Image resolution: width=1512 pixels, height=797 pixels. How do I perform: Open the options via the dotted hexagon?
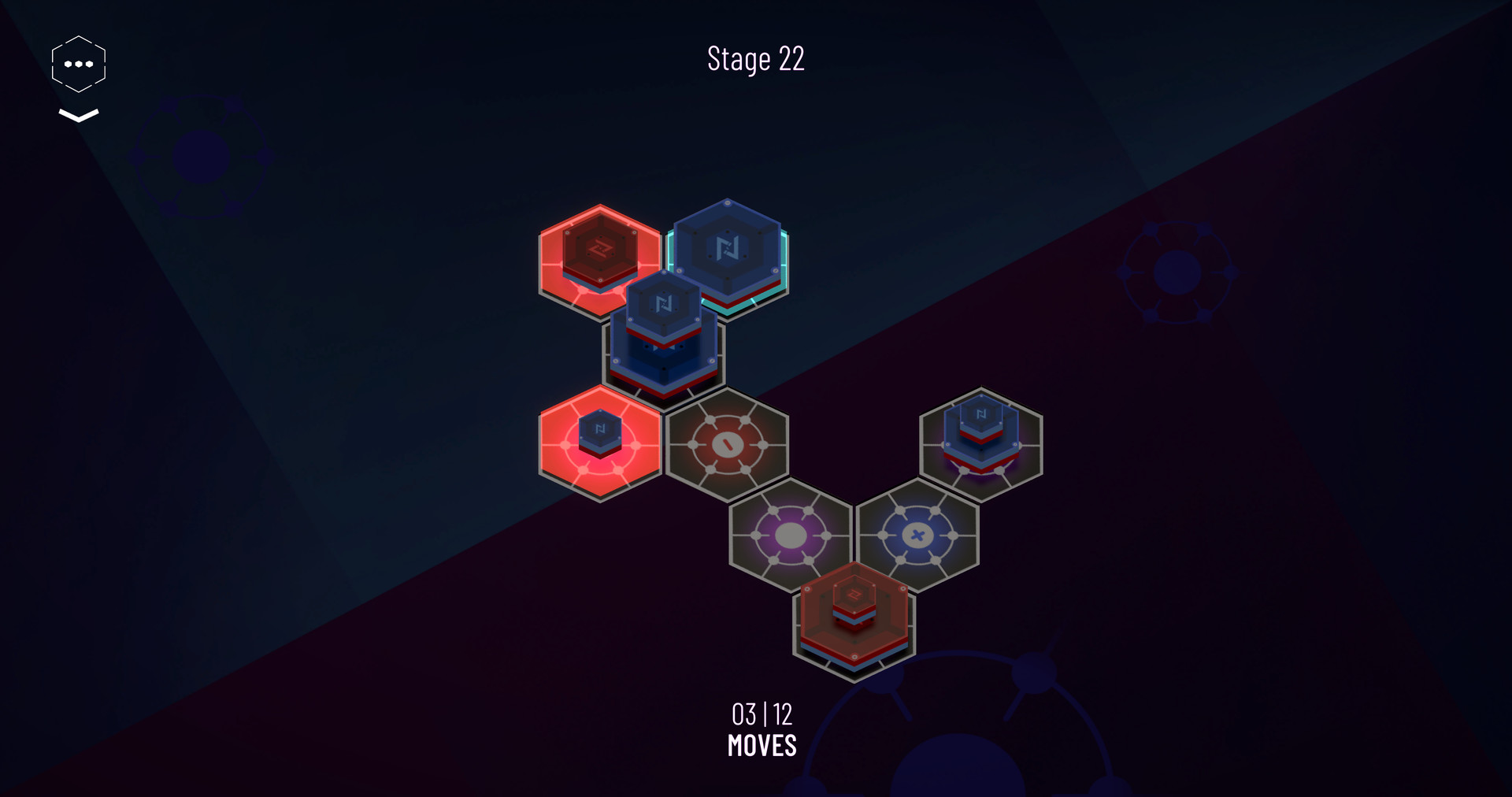pos(77,61)
